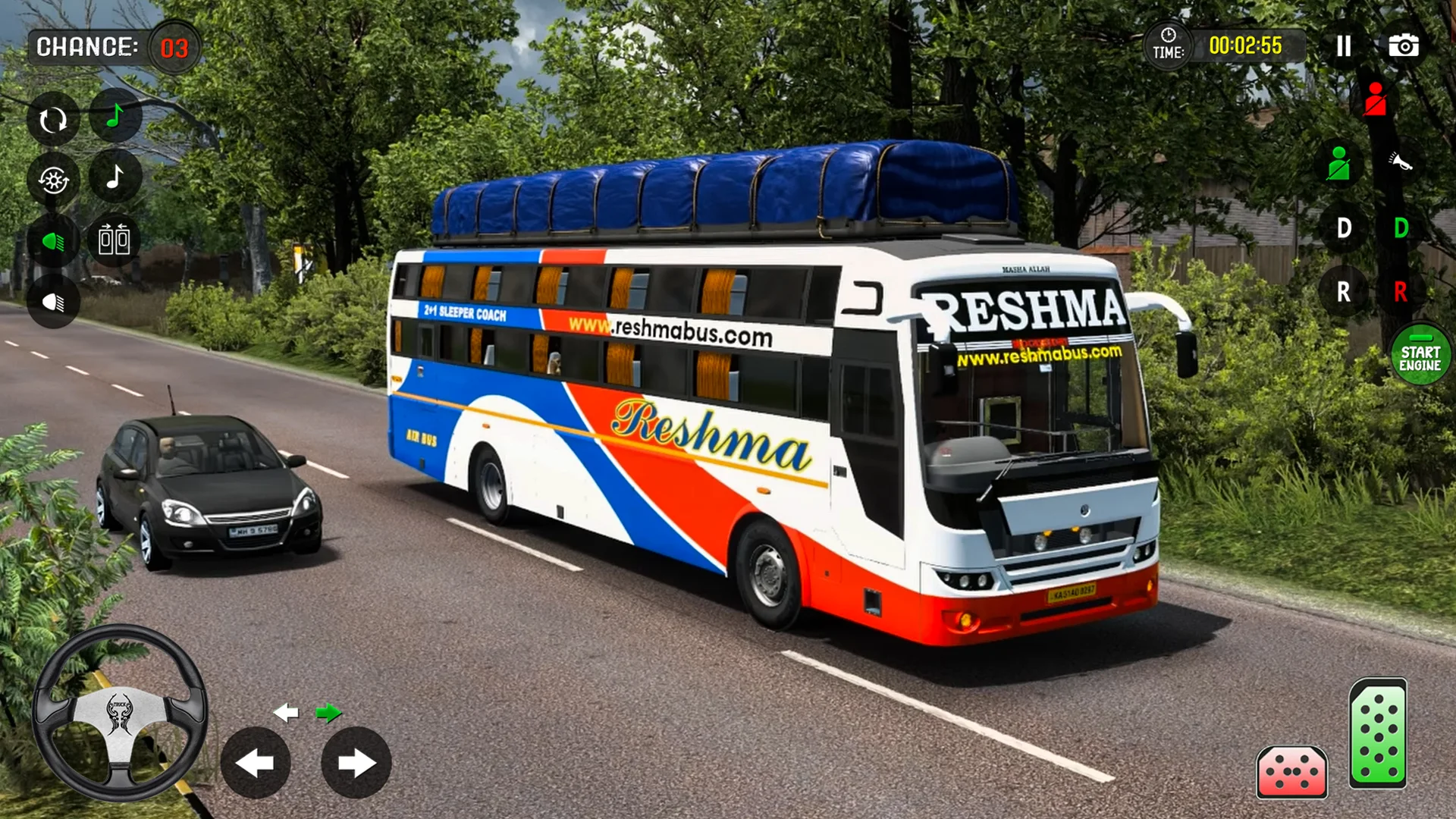
Task: Switch steering mode via wheel-rotate icon
Action: [x=53, y=180]
